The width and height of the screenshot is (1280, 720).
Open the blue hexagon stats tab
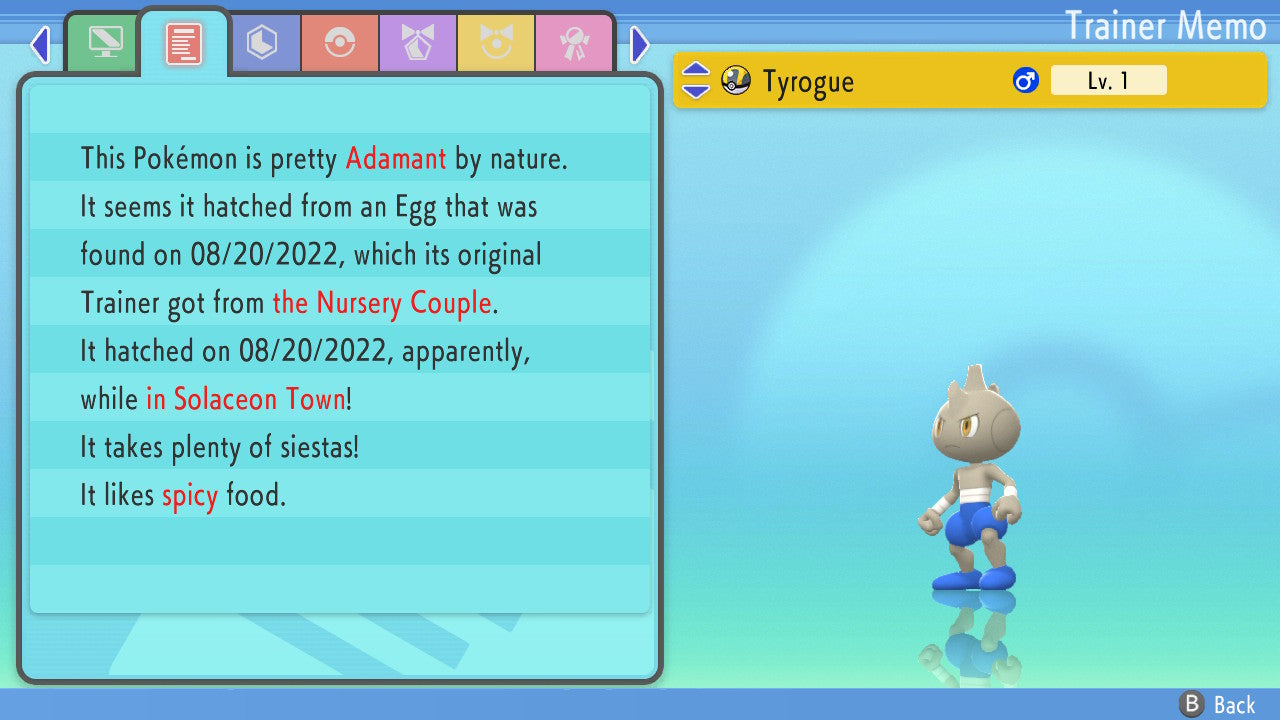tap(262, 44)
